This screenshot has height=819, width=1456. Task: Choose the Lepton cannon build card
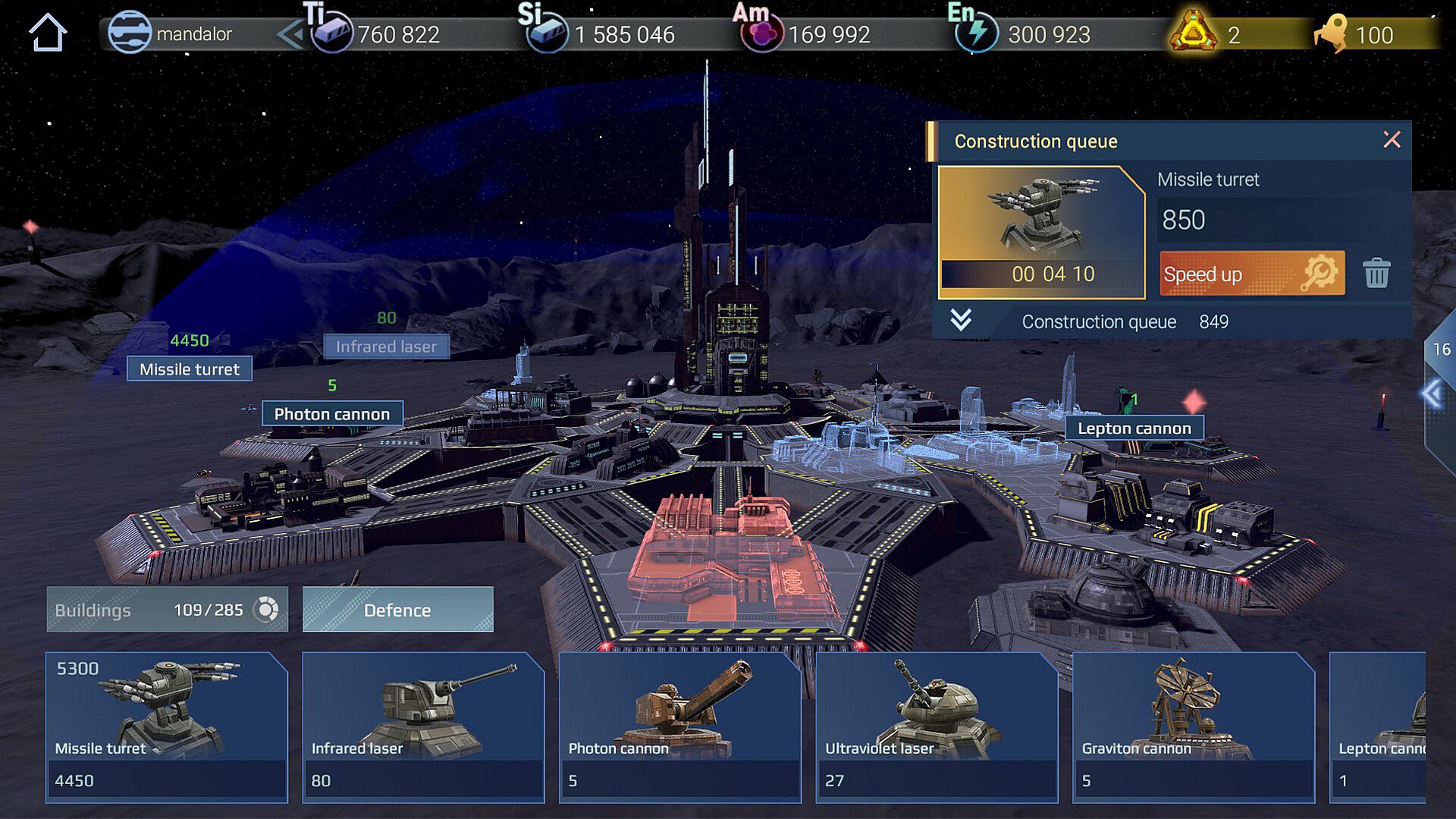click(1377, 726)
